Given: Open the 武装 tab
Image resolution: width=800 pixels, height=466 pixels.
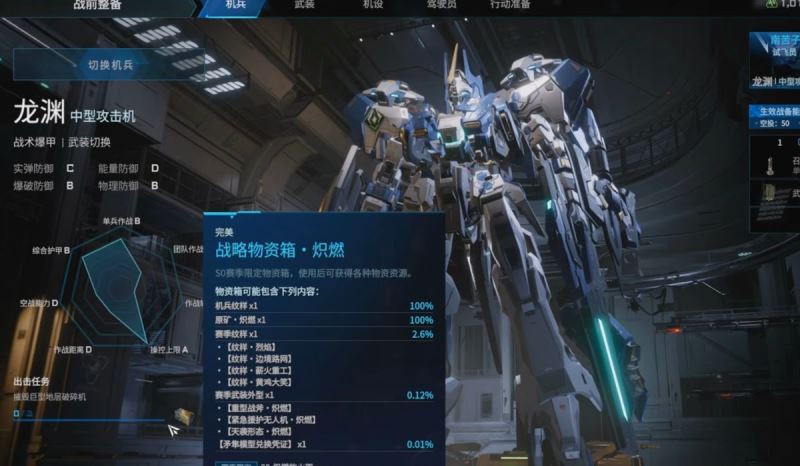Looking at the screenshot, I should click(x=305, y=6).
